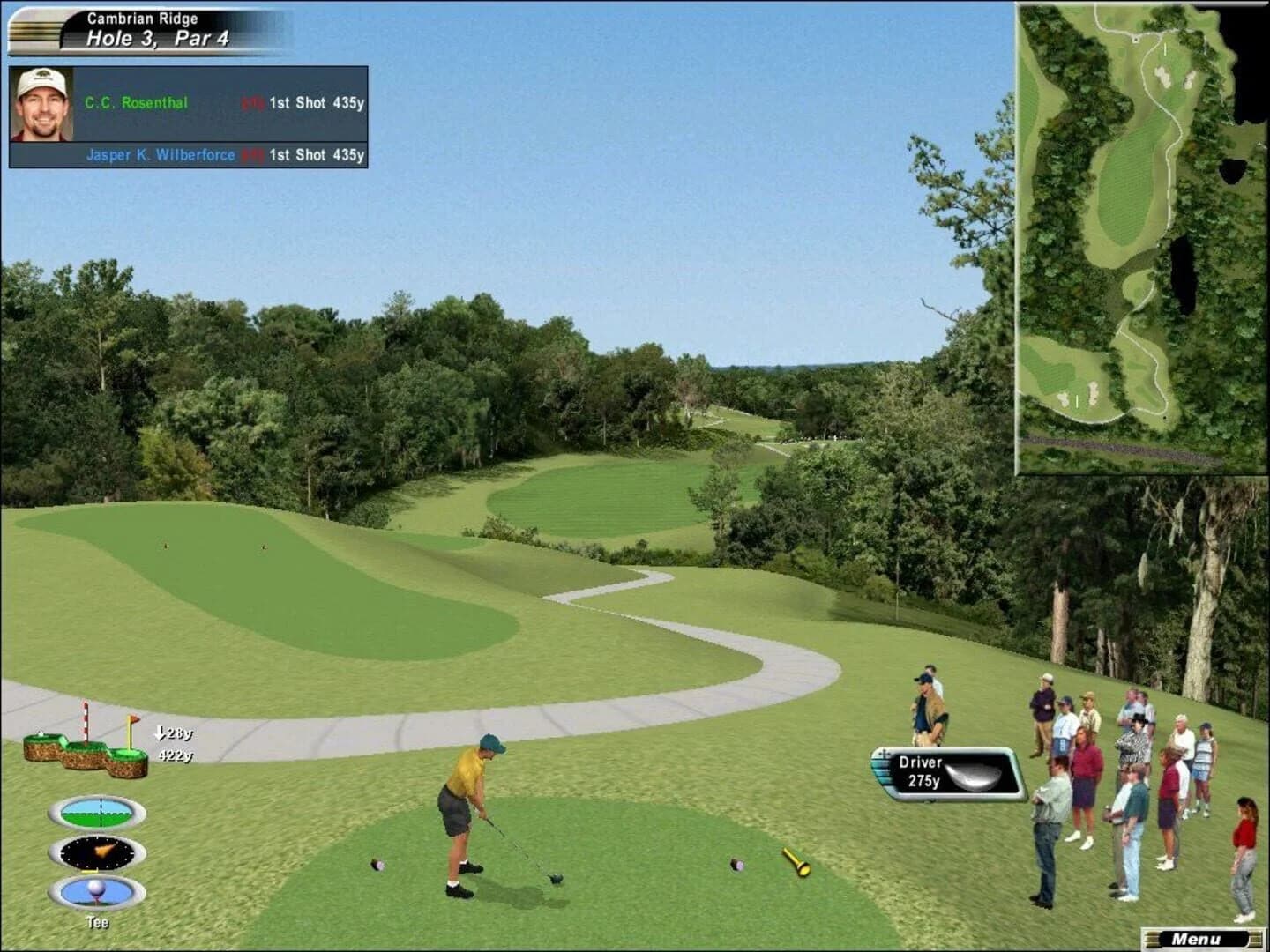The height and width of the screenshot is (952, 1270).
Task: Click the pin on the overview minimap green
Action: (x=1164, y=50)
